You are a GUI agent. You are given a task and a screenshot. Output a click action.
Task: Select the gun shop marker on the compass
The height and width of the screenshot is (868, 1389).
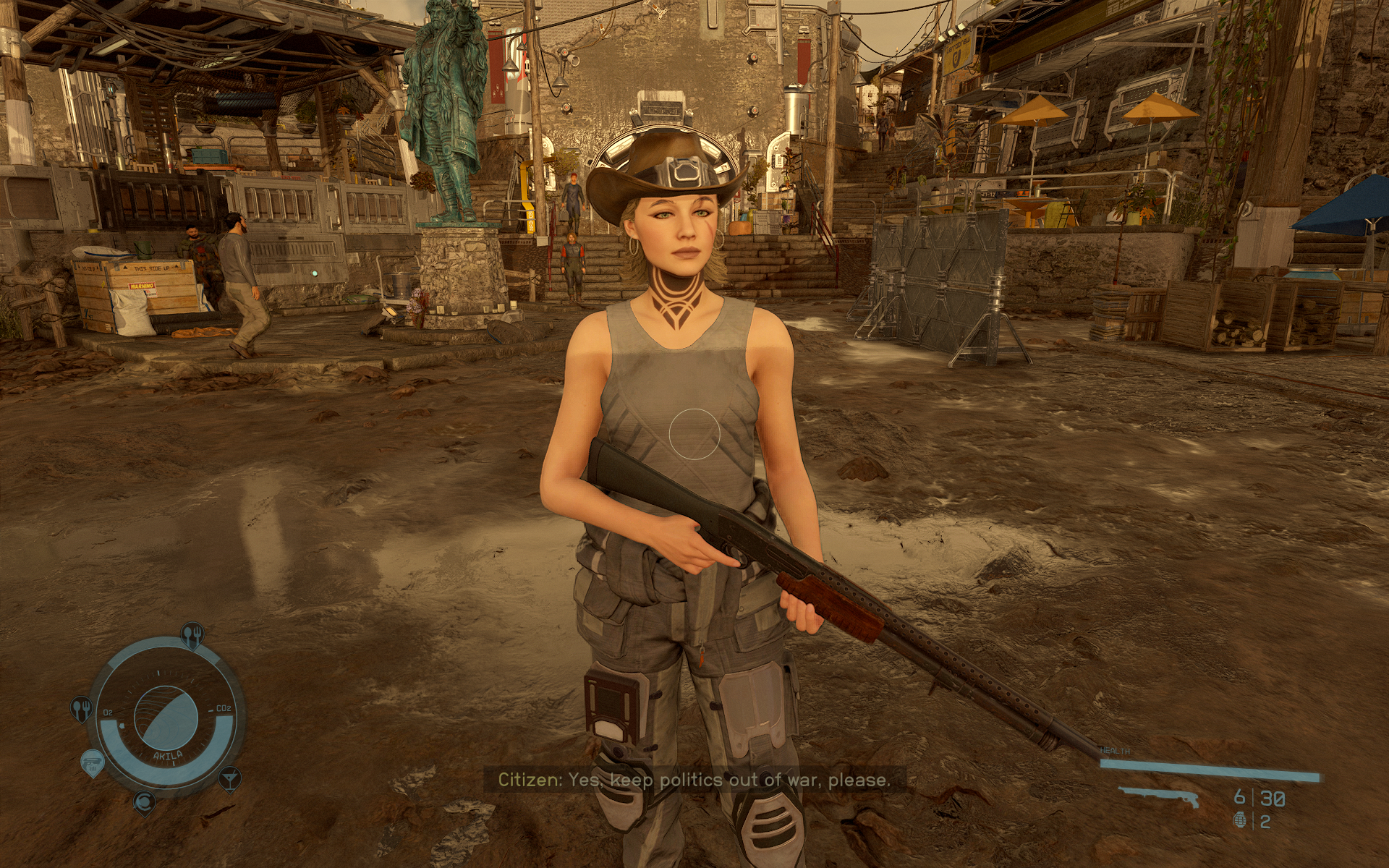[92, 762]
